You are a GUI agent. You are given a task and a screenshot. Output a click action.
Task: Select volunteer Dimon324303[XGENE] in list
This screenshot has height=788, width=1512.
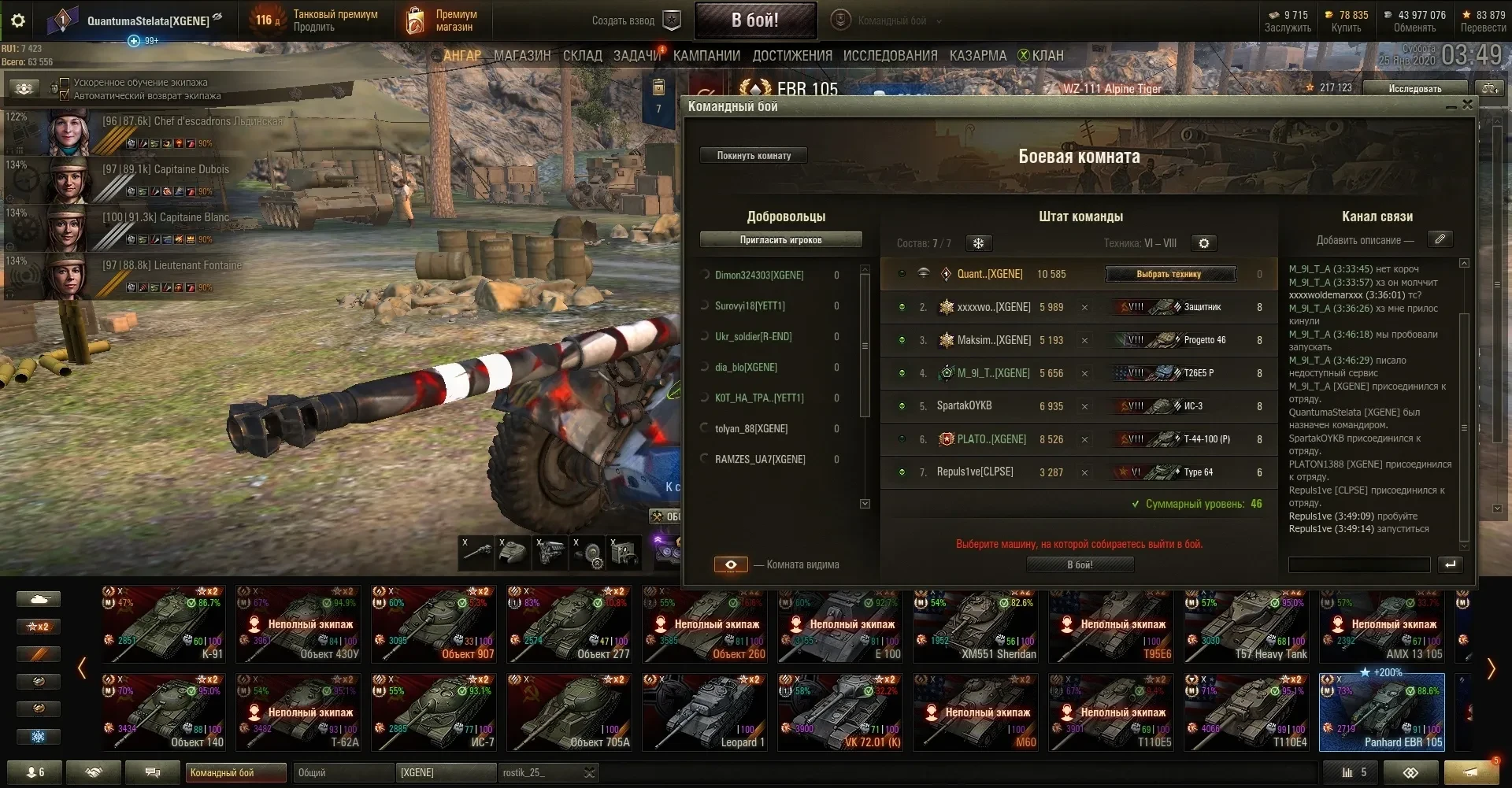click(759, 275)
